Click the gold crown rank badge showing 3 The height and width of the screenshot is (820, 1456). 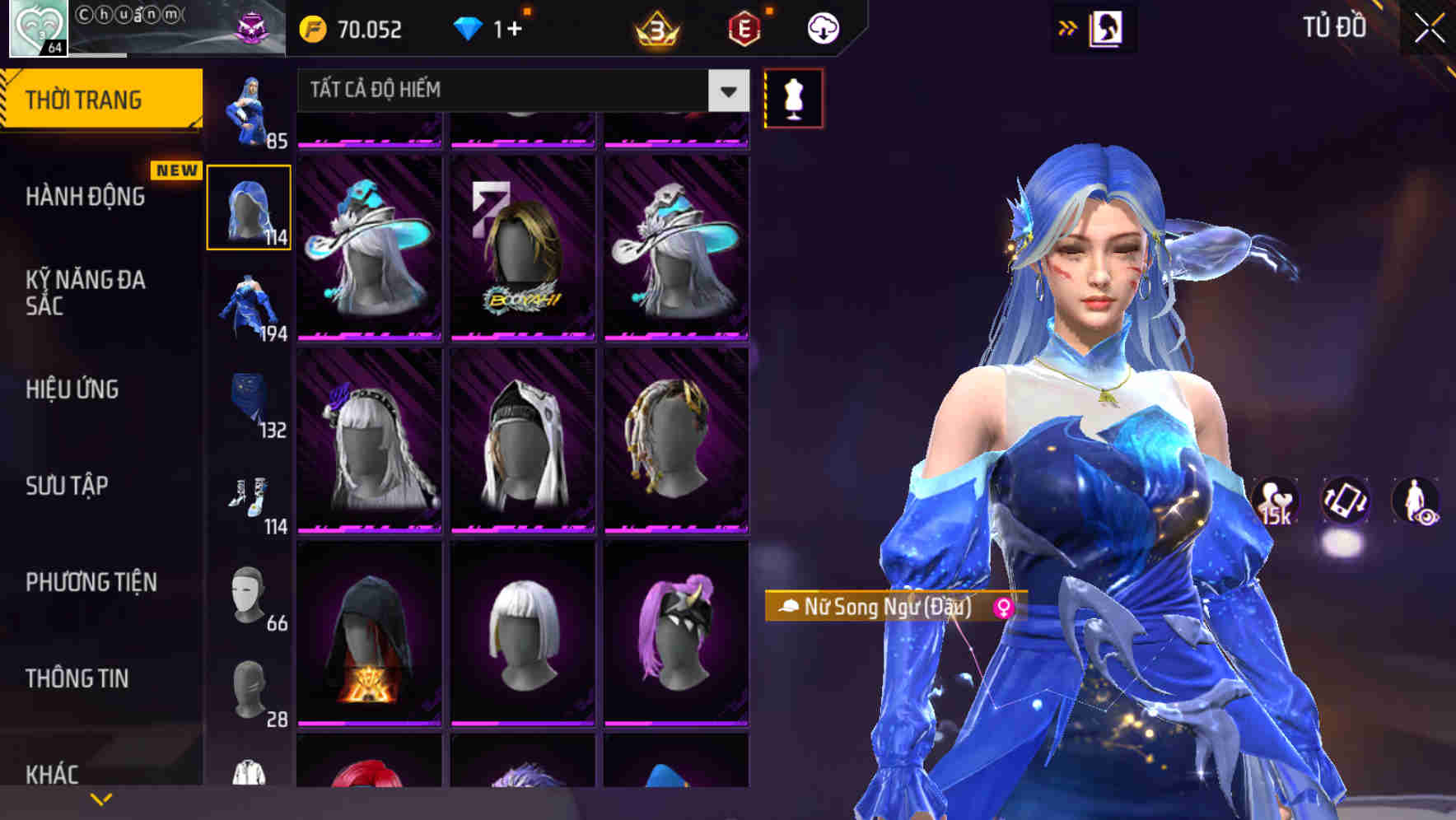(655, 29)
